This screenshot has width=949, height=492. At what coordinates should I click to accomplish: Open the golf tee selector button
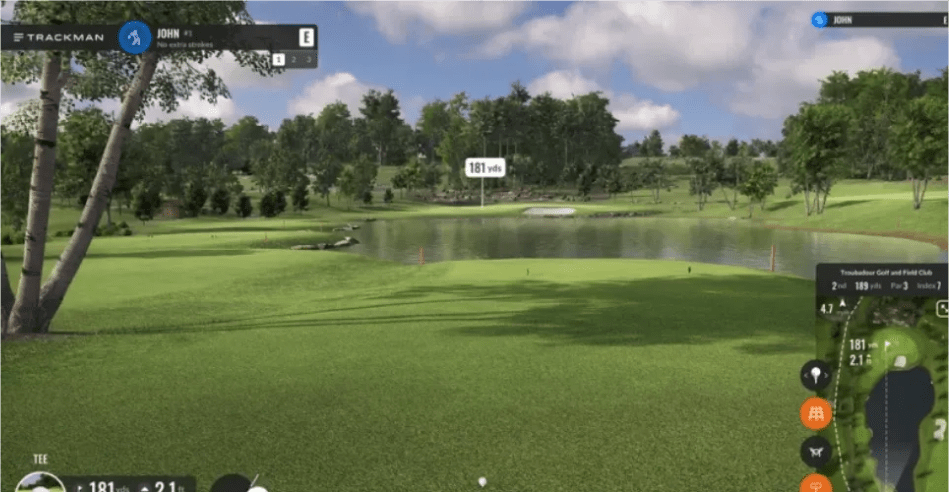tap(816, 375)
